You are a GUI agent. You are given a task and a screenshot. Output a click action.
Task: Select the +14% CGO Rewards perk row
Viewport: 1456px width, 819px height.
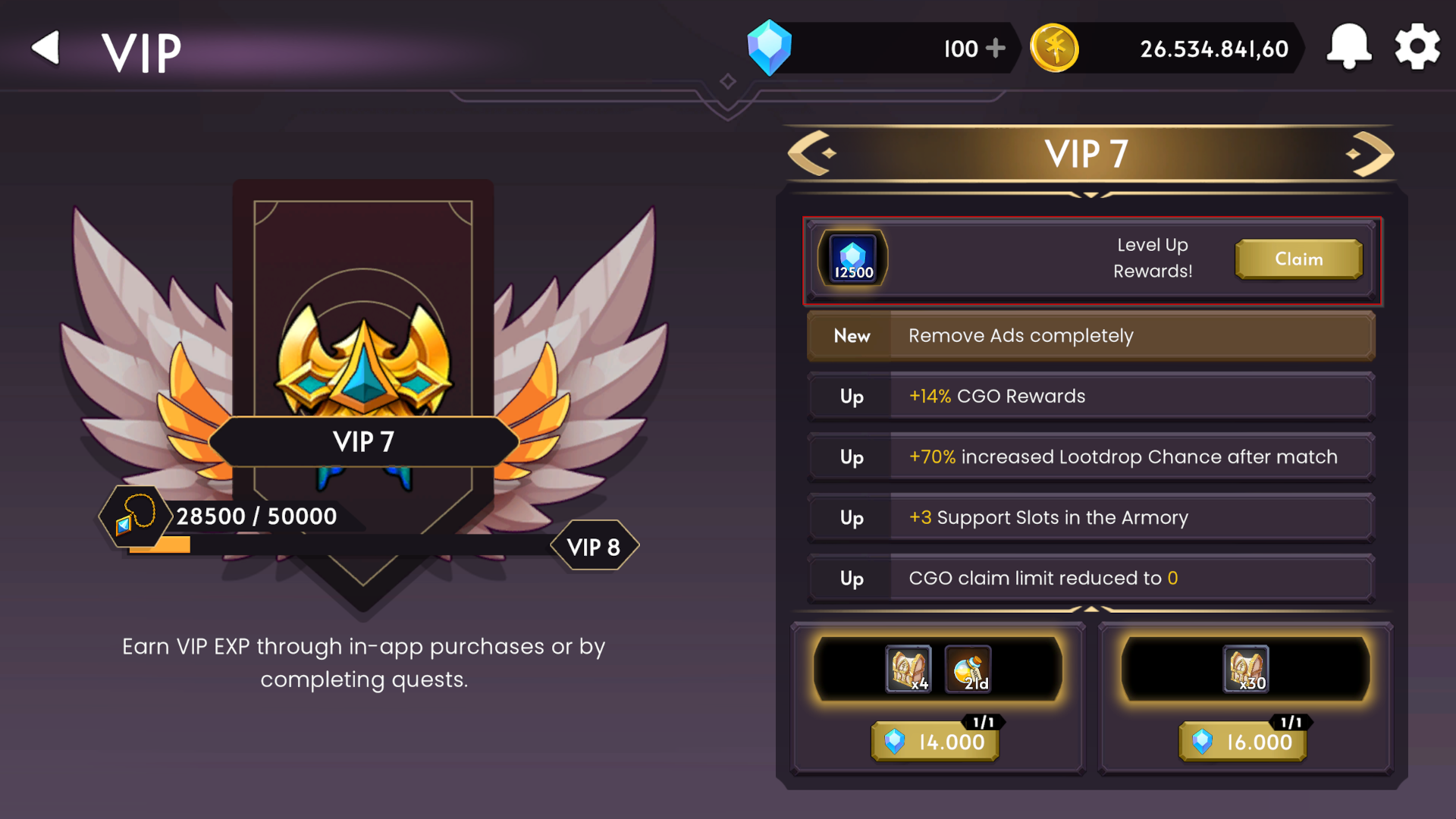point(1090,396)
